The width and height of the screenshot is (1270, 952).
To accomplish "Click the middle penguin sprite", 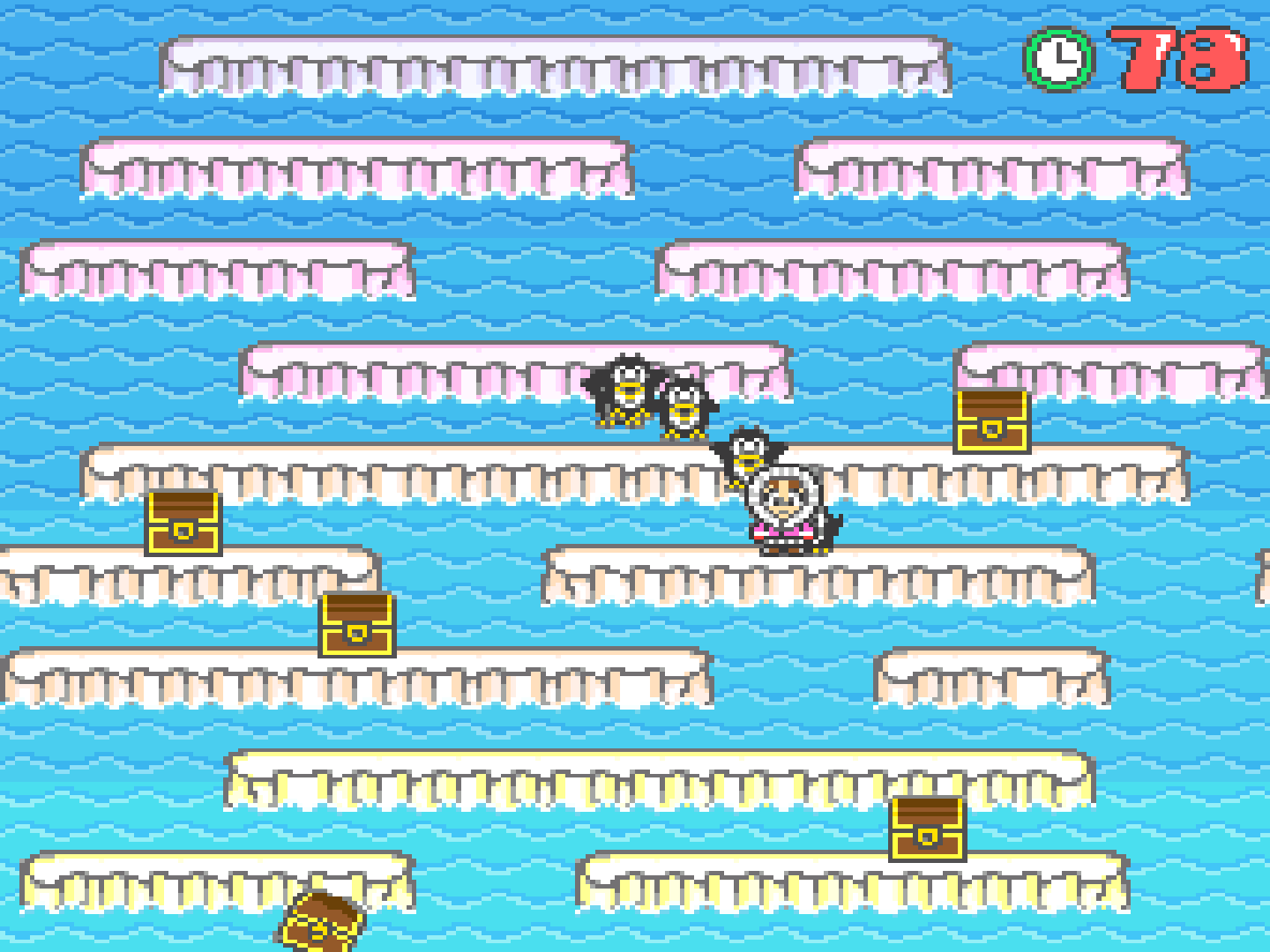I will pos(684,410).
